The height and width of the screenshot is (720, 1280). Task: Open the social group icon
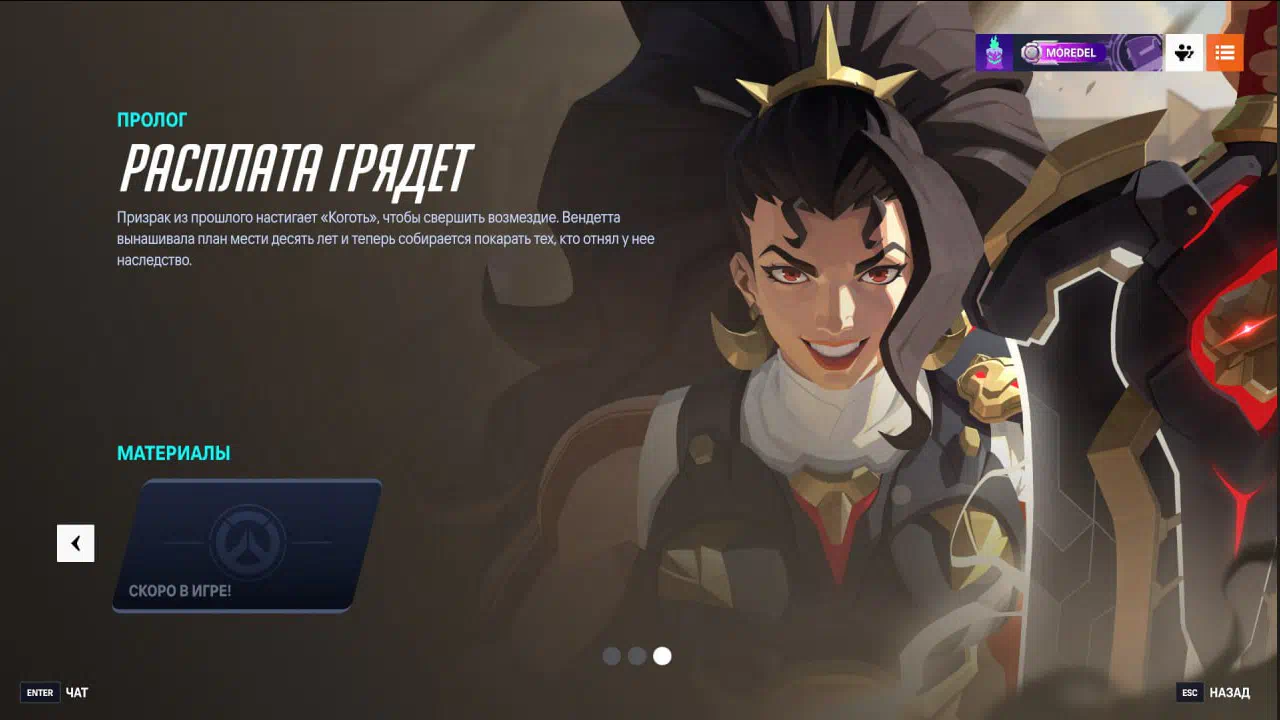(1184, 52)
